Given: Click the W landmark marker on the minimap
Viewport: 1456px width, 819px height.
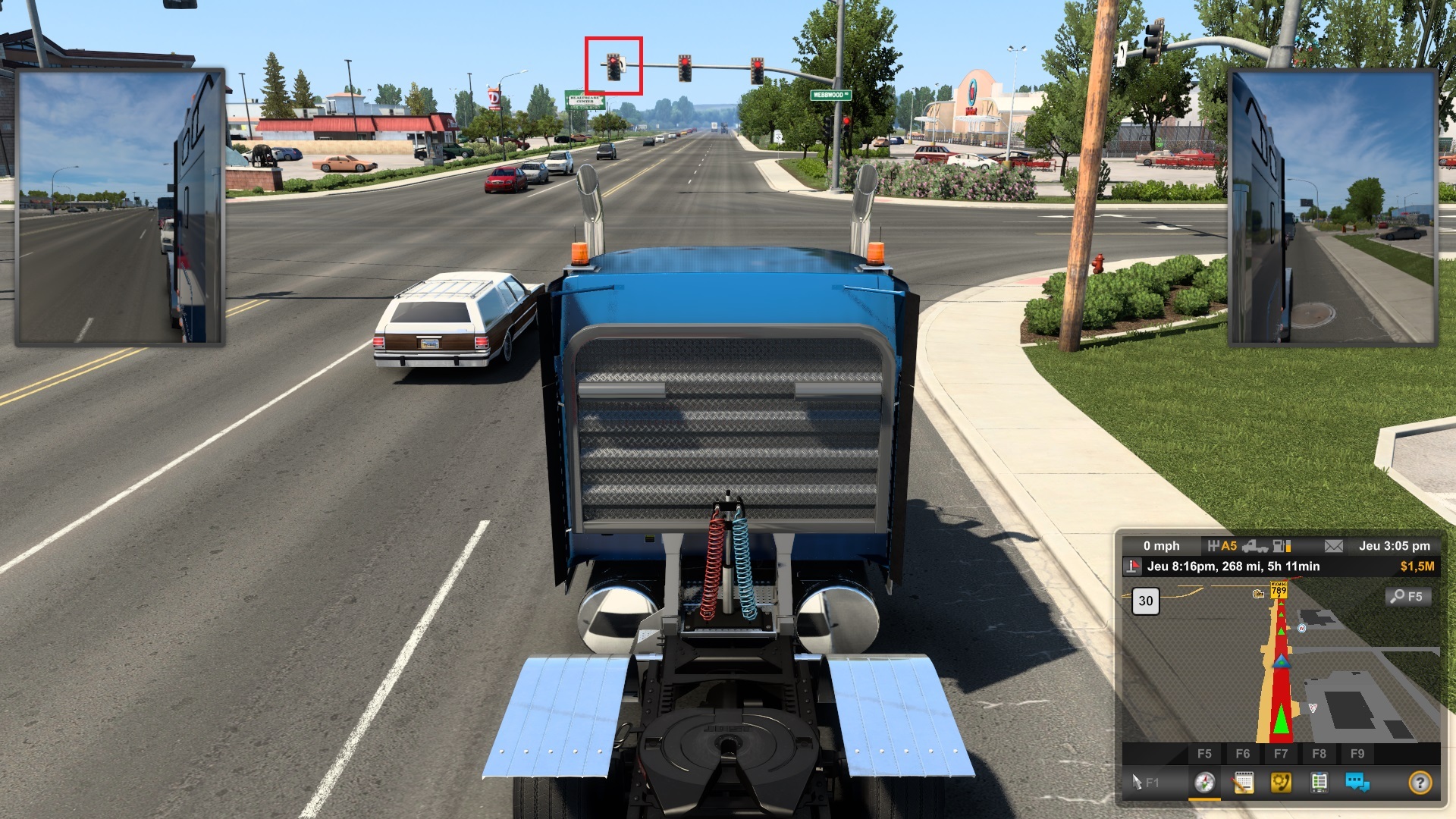Looking at the screenshot, I should 1301,629.
